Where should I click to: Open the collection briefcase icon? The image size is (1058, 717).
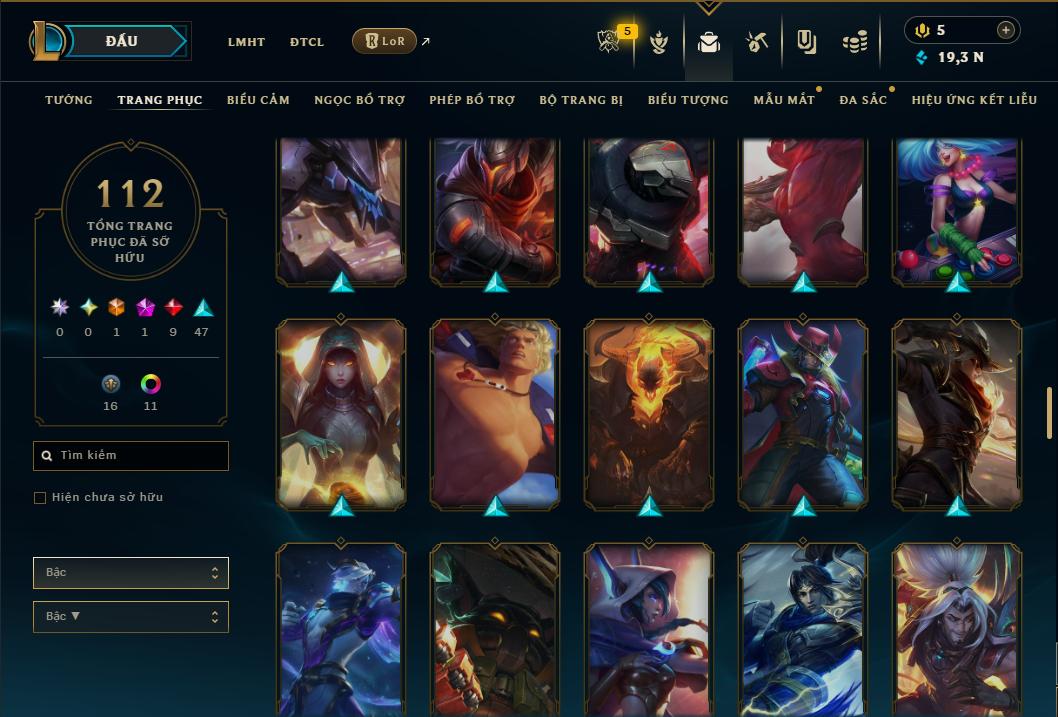pos(709,42)
